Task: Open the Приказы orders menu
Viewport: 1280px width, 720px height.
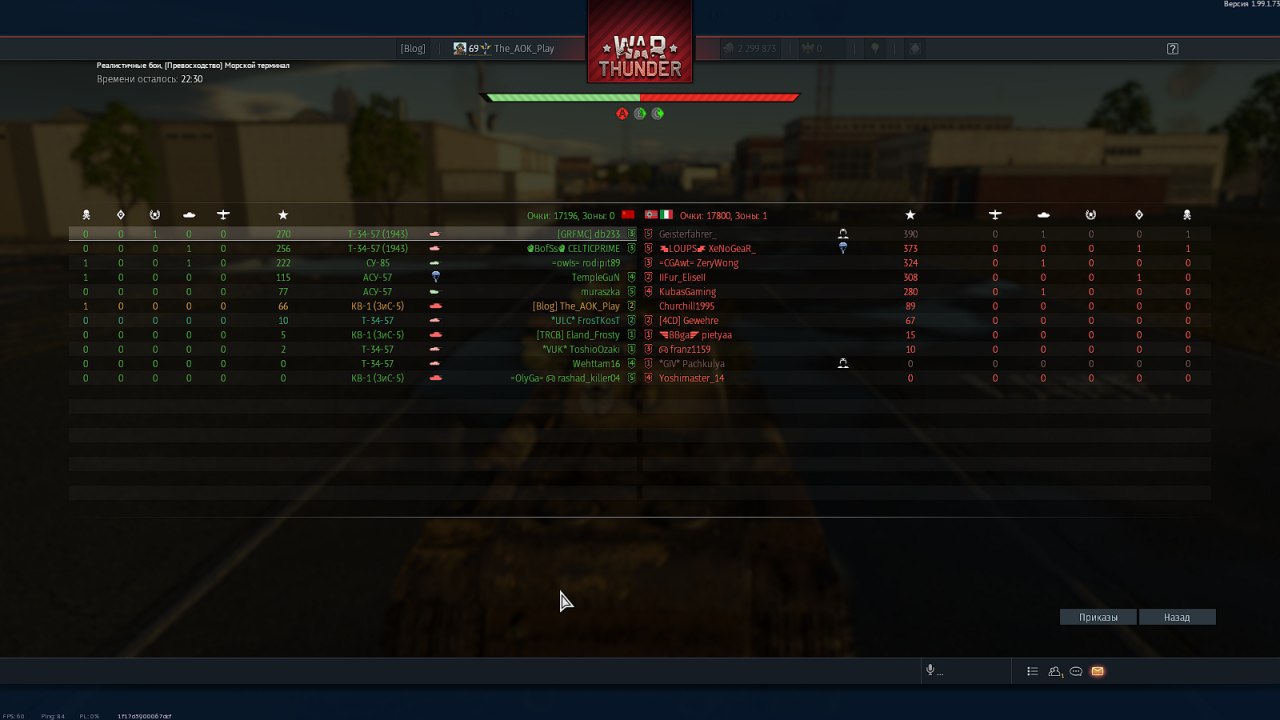Action: click(1098, 617)
